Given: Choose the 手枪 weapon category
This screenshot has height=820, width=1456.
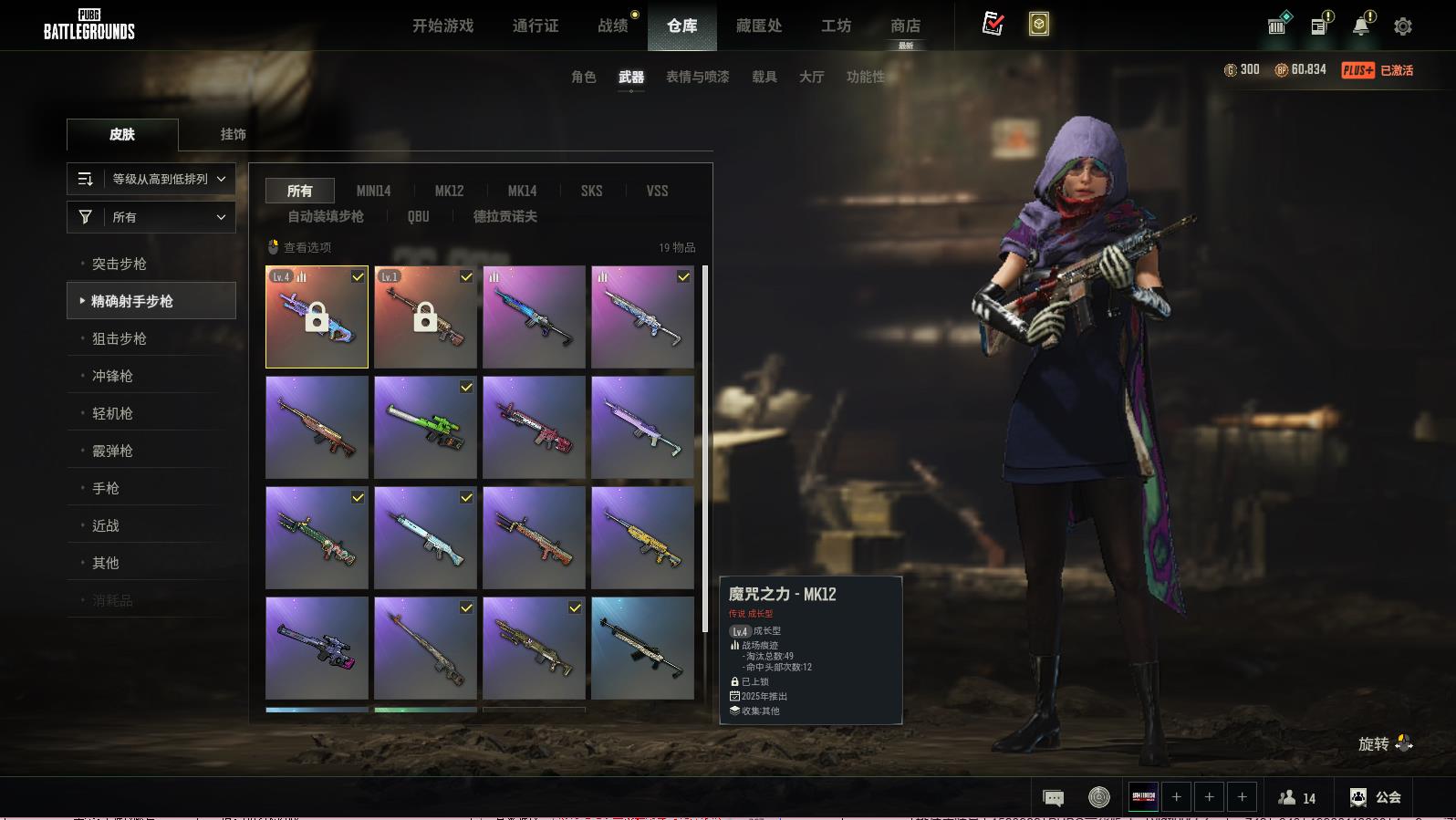Looking at the screenshot, I should coord(106,488).
